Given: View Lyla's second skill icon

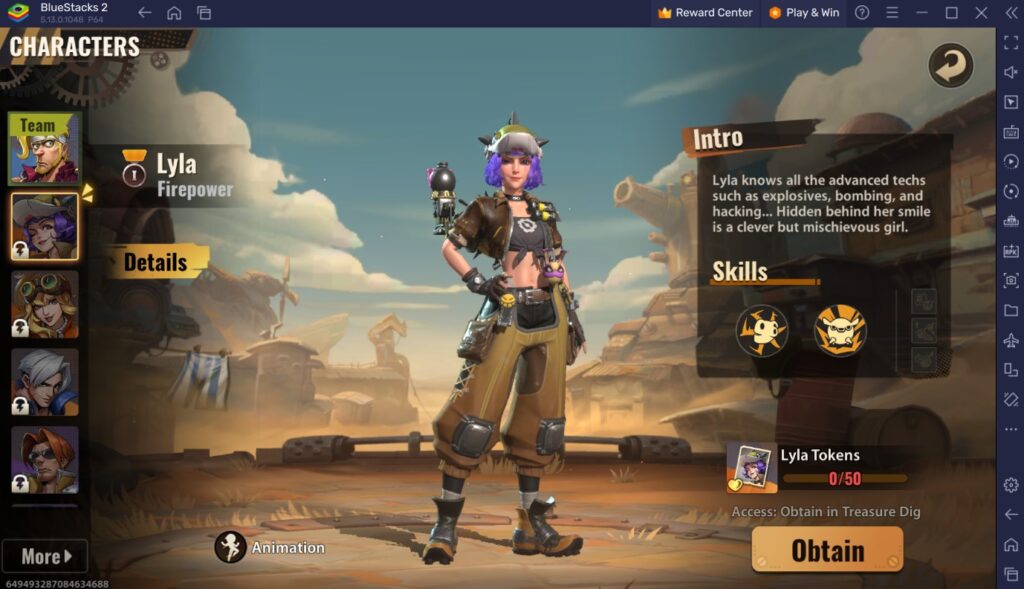Looking at the screenshot, I should [840, 330].
